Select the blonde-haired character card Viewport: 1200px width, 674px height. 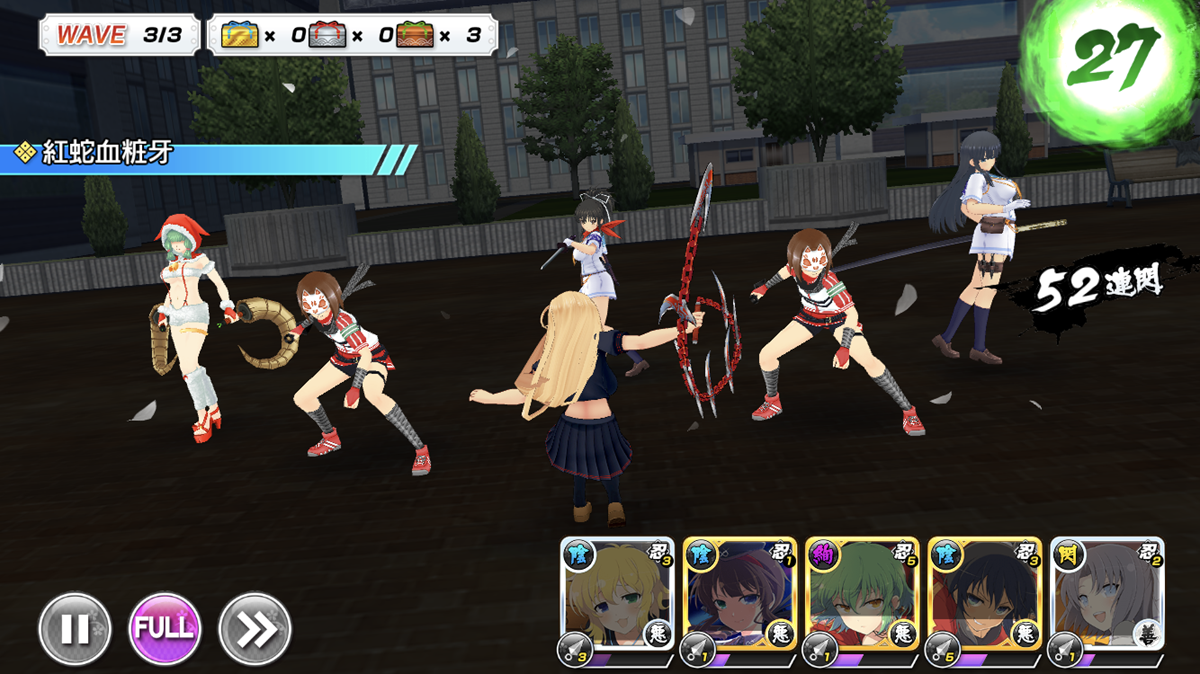(617, 596)
